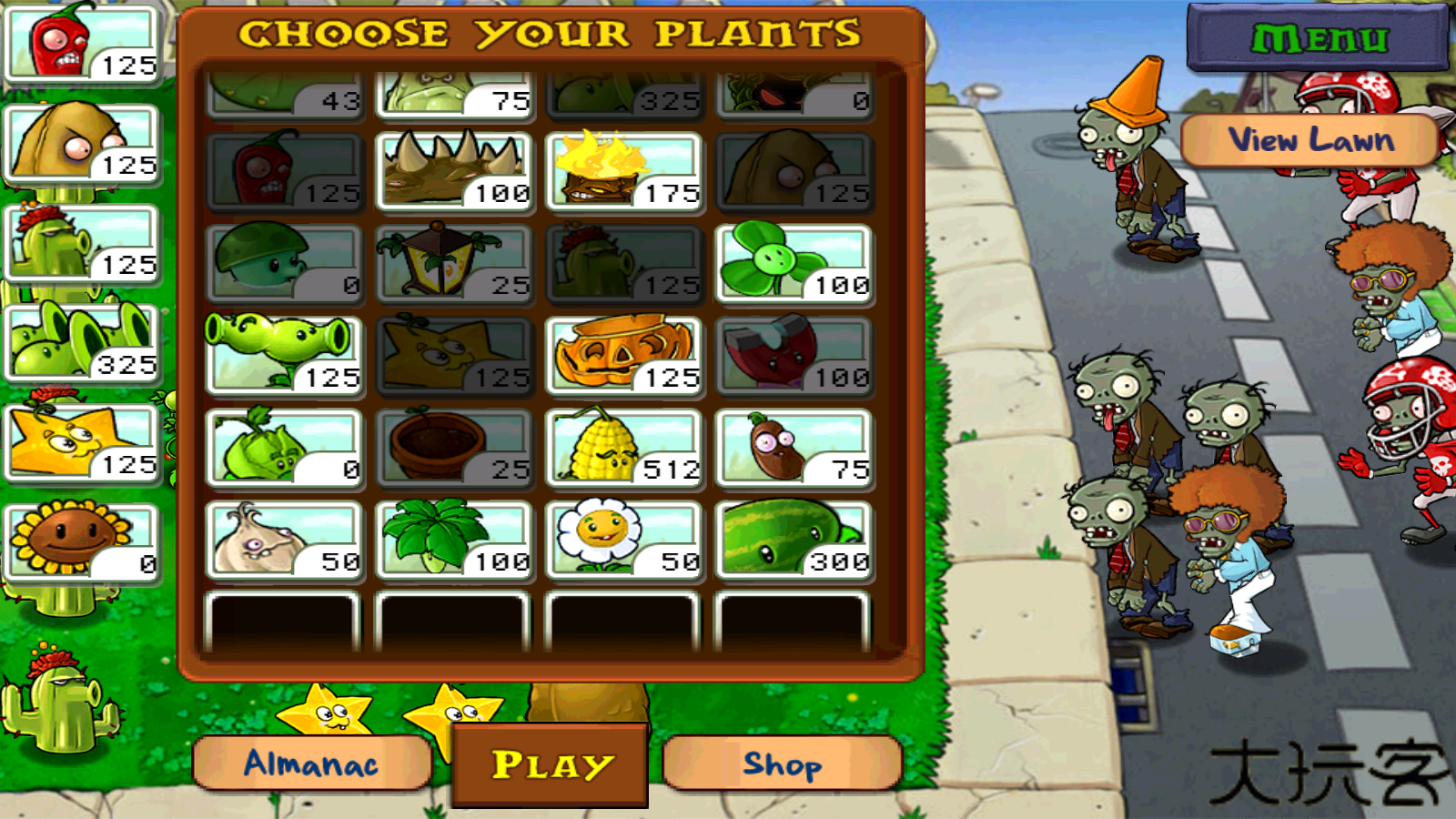Remove Jalapeno from selected seed tray
The image size is (1456, 819).
point(82,44)
